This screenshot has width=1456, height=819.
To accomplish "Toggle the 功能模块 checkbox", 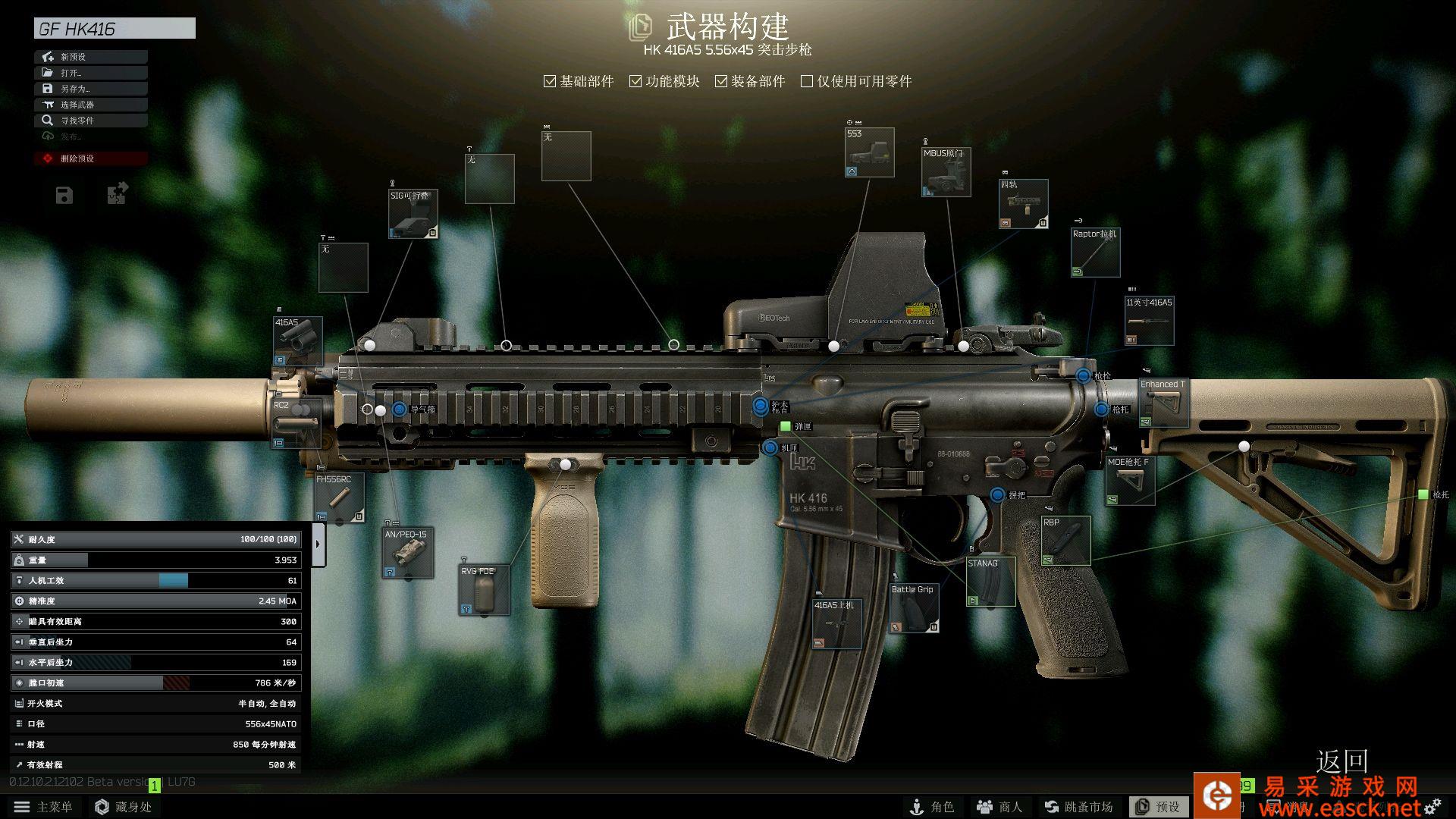I will pos(635,81).
